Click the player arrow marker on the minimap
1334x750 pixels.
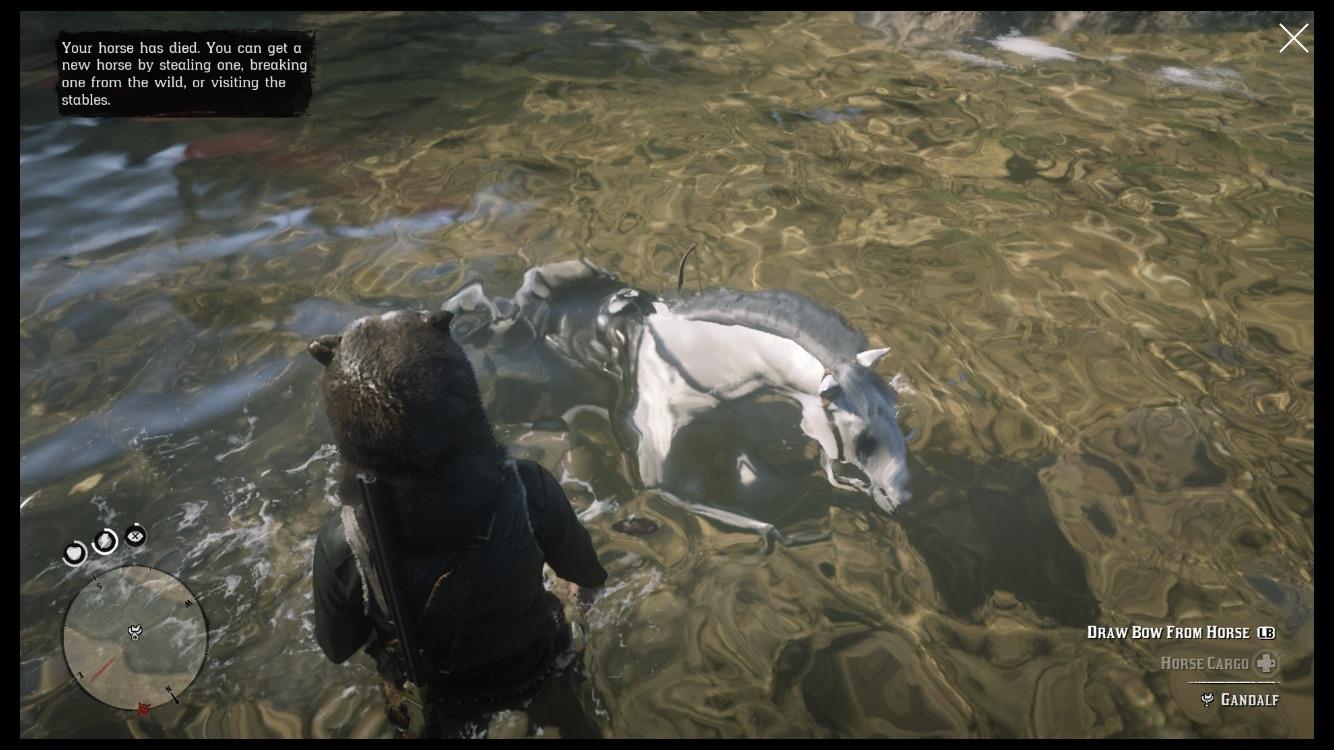tap(135, 633)
